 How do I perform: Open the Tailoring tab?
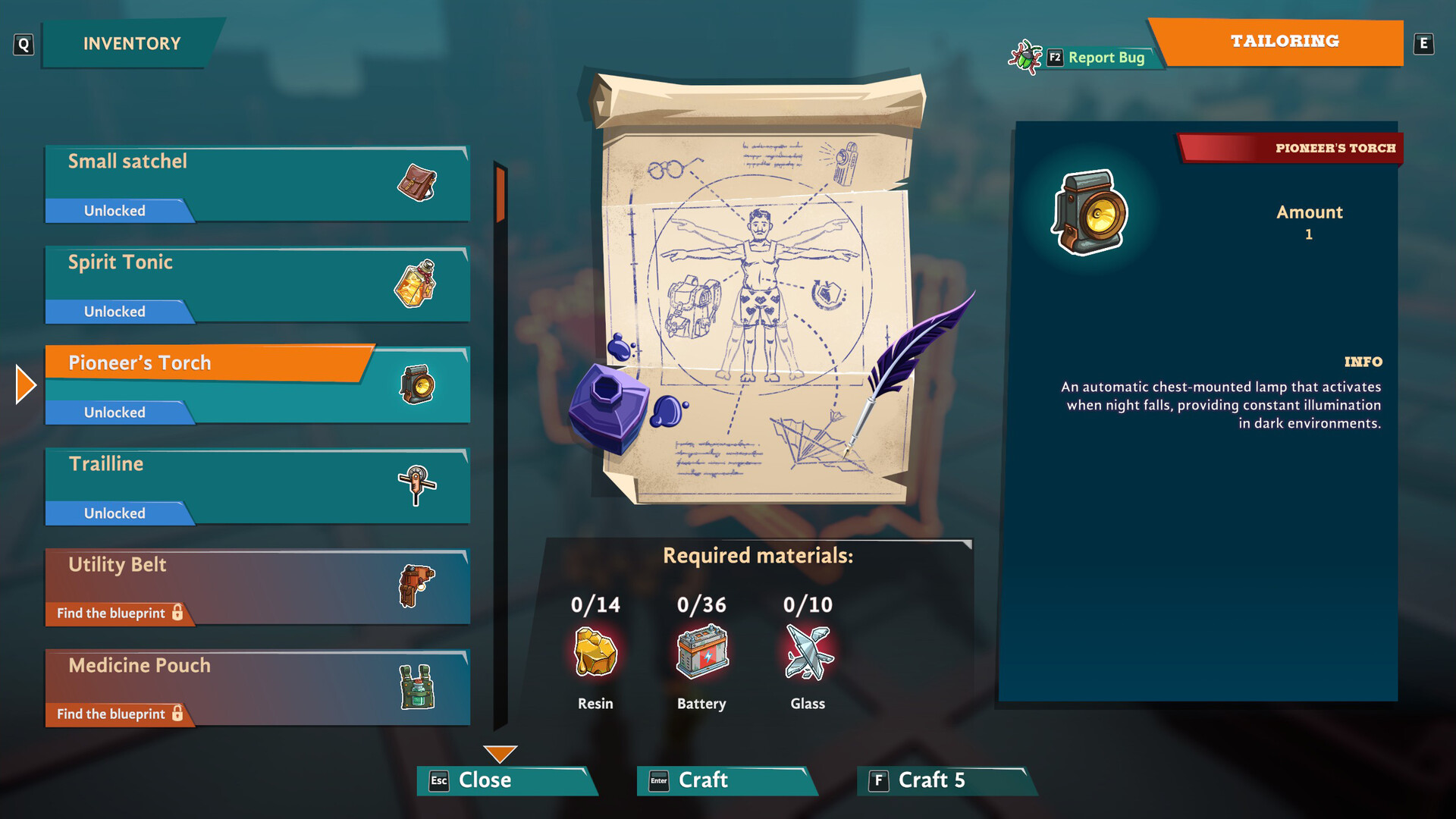tap(1283, 42)
